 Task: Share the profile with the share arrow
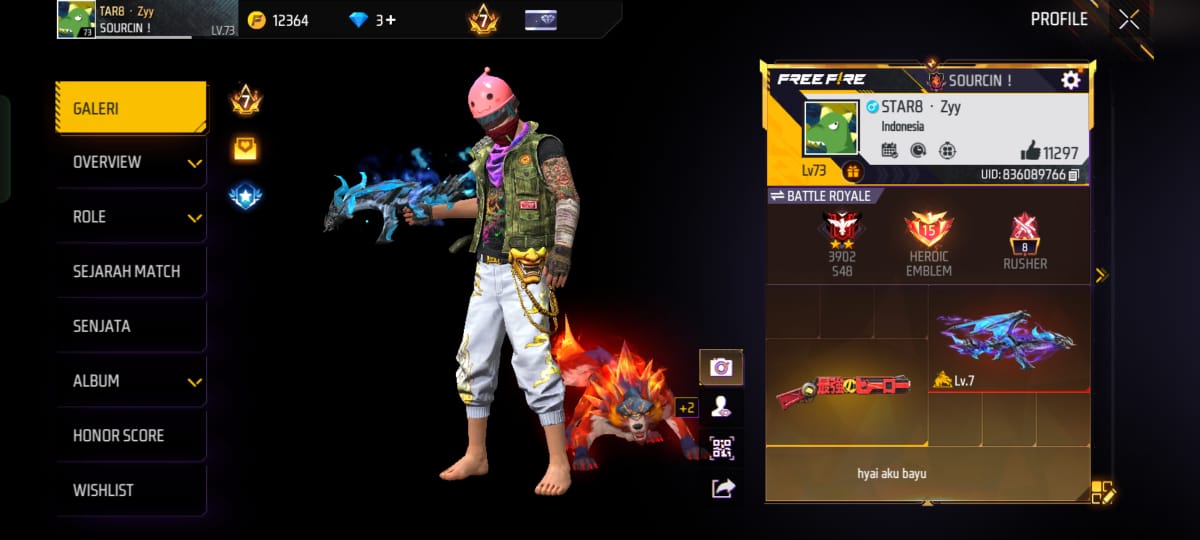[x=721, y=488]
